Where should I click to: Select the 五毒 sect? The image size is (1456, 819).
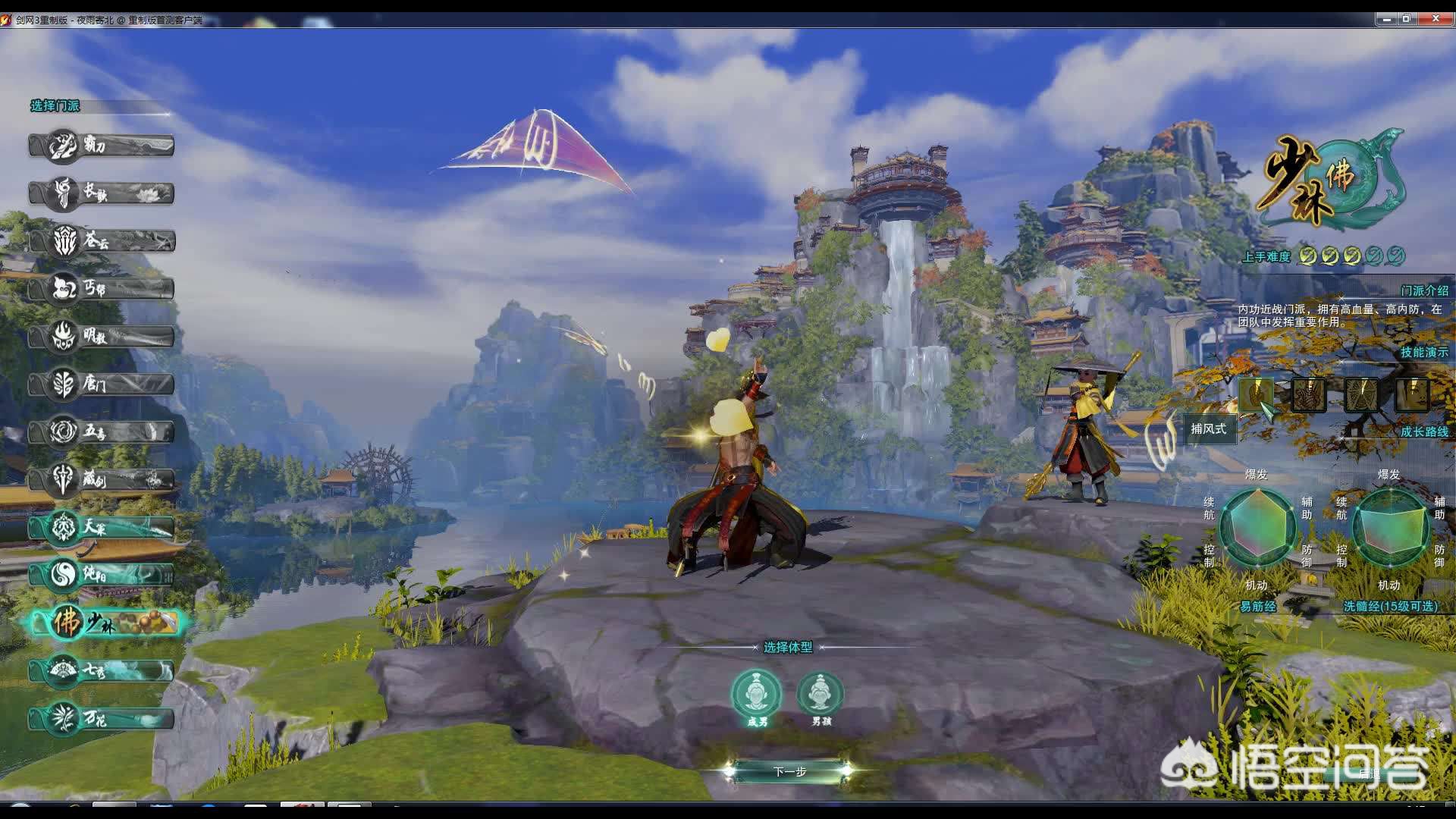click(x=101, y=431)
